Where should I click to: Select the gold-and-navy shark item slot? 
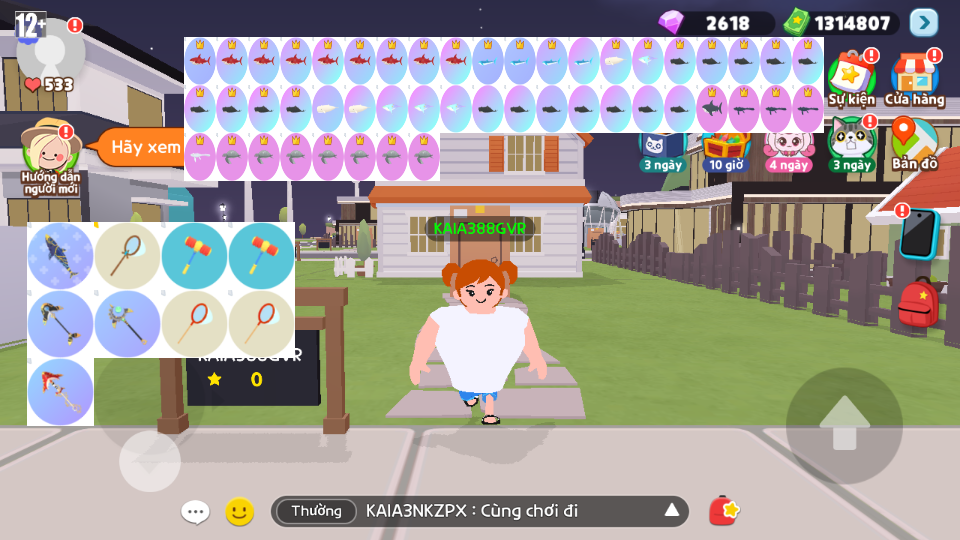60,256
